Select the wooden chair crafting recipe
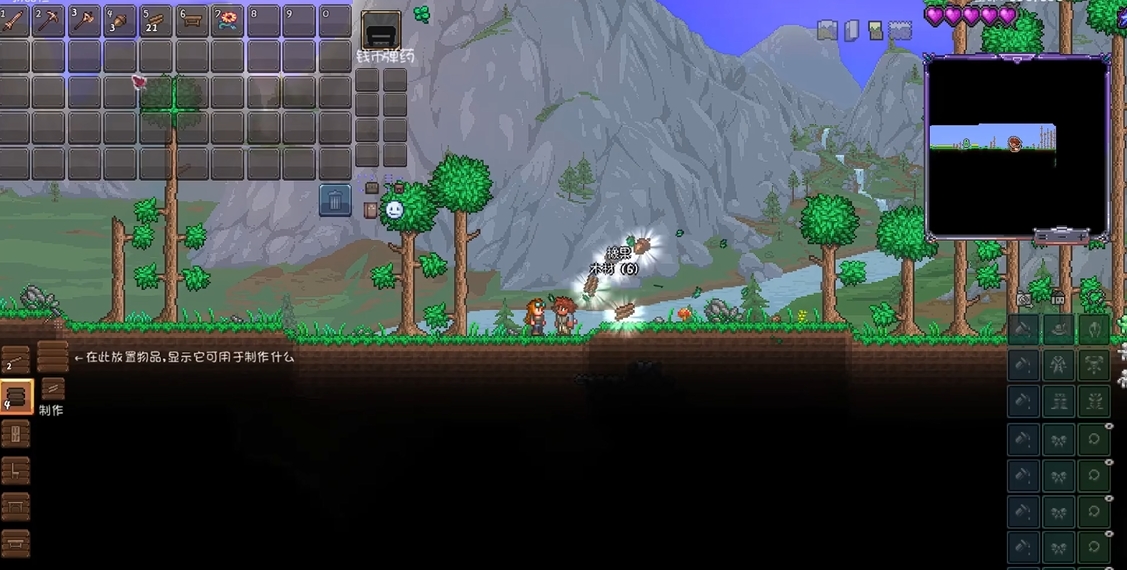 (x=16, y=470)
